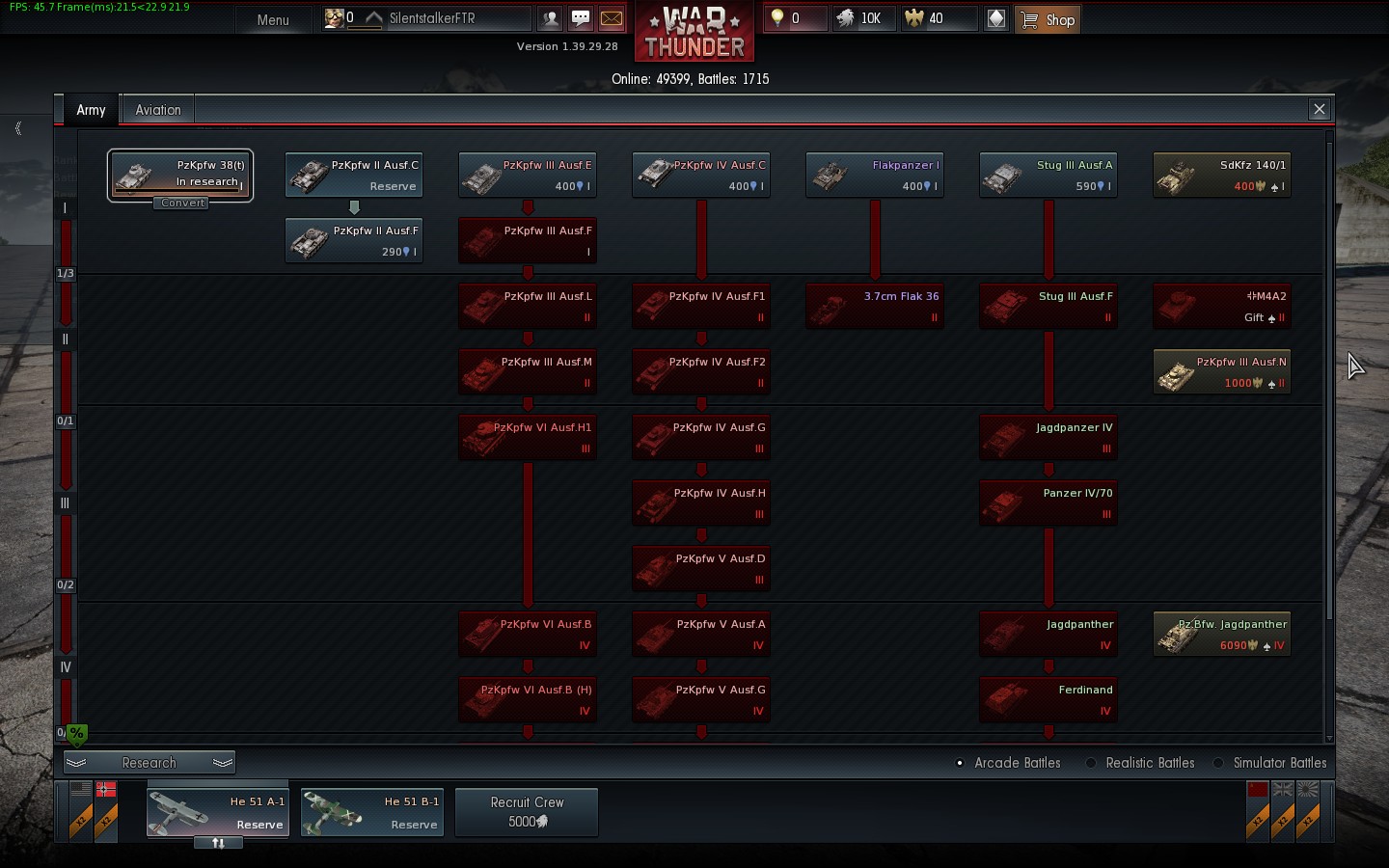1389x868 pixels.
Task: Pick the Stug III Ausf.A
Action: [1049, 176]
